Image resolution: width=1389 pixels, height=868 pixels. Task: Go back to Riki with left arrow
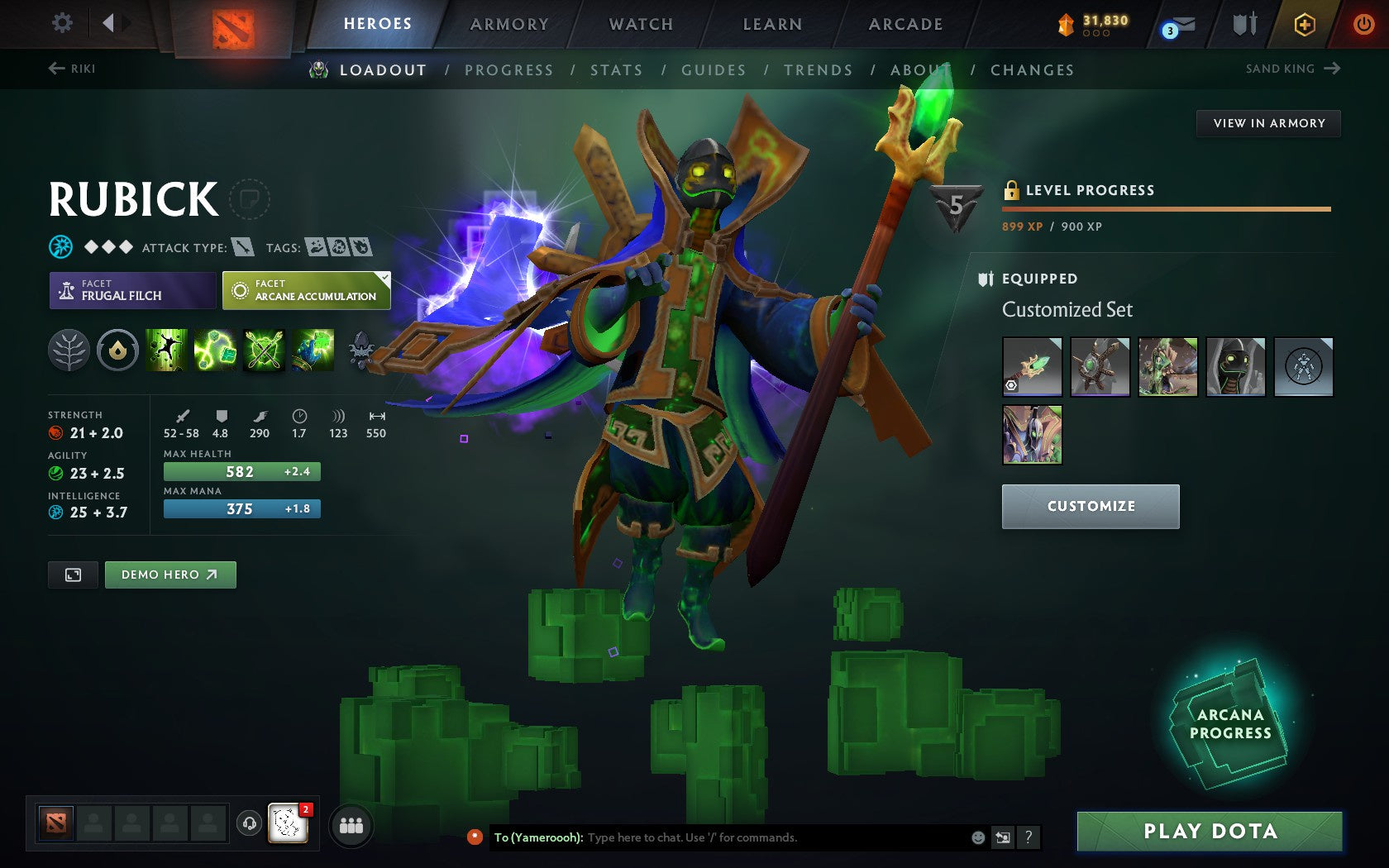pos(54,69)
